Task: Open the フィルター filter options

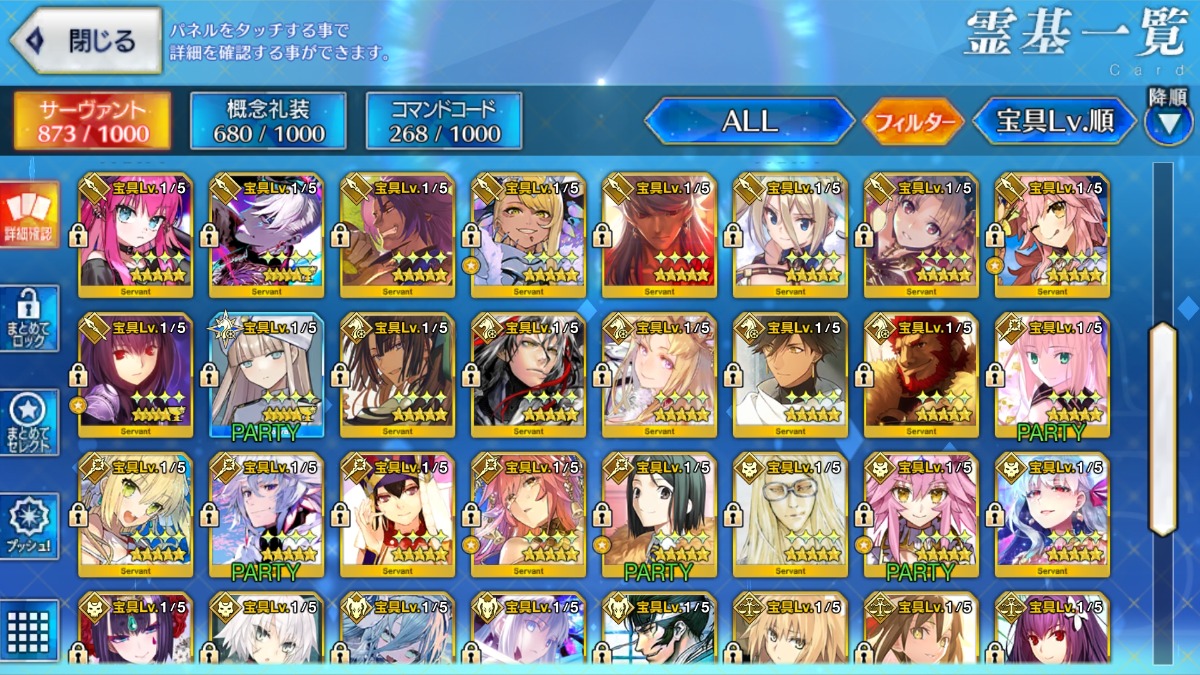Action: click(x=912, y=122)
